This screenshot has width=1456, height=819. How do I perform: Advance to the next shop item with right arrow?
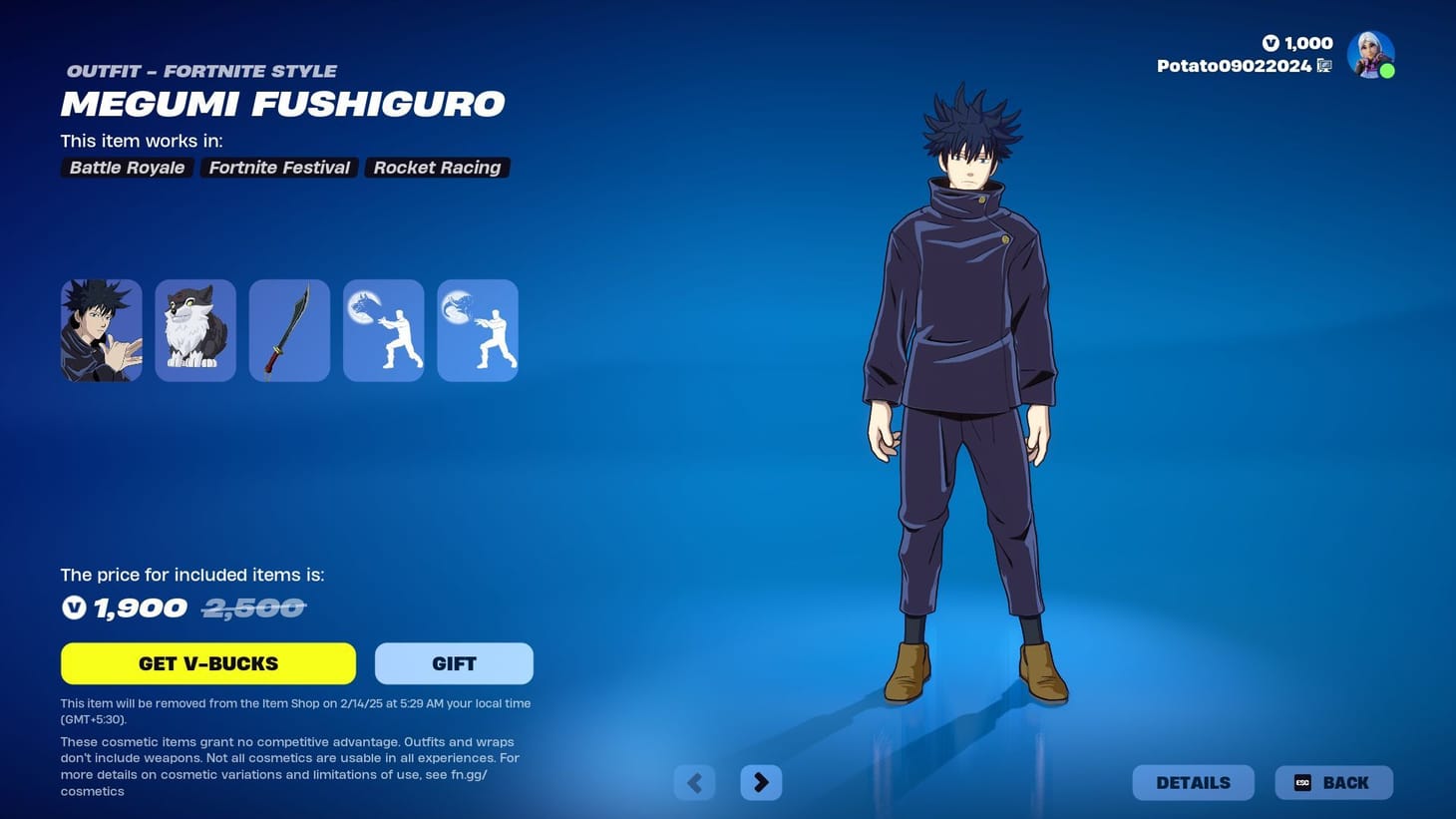(x=761, y=782)
